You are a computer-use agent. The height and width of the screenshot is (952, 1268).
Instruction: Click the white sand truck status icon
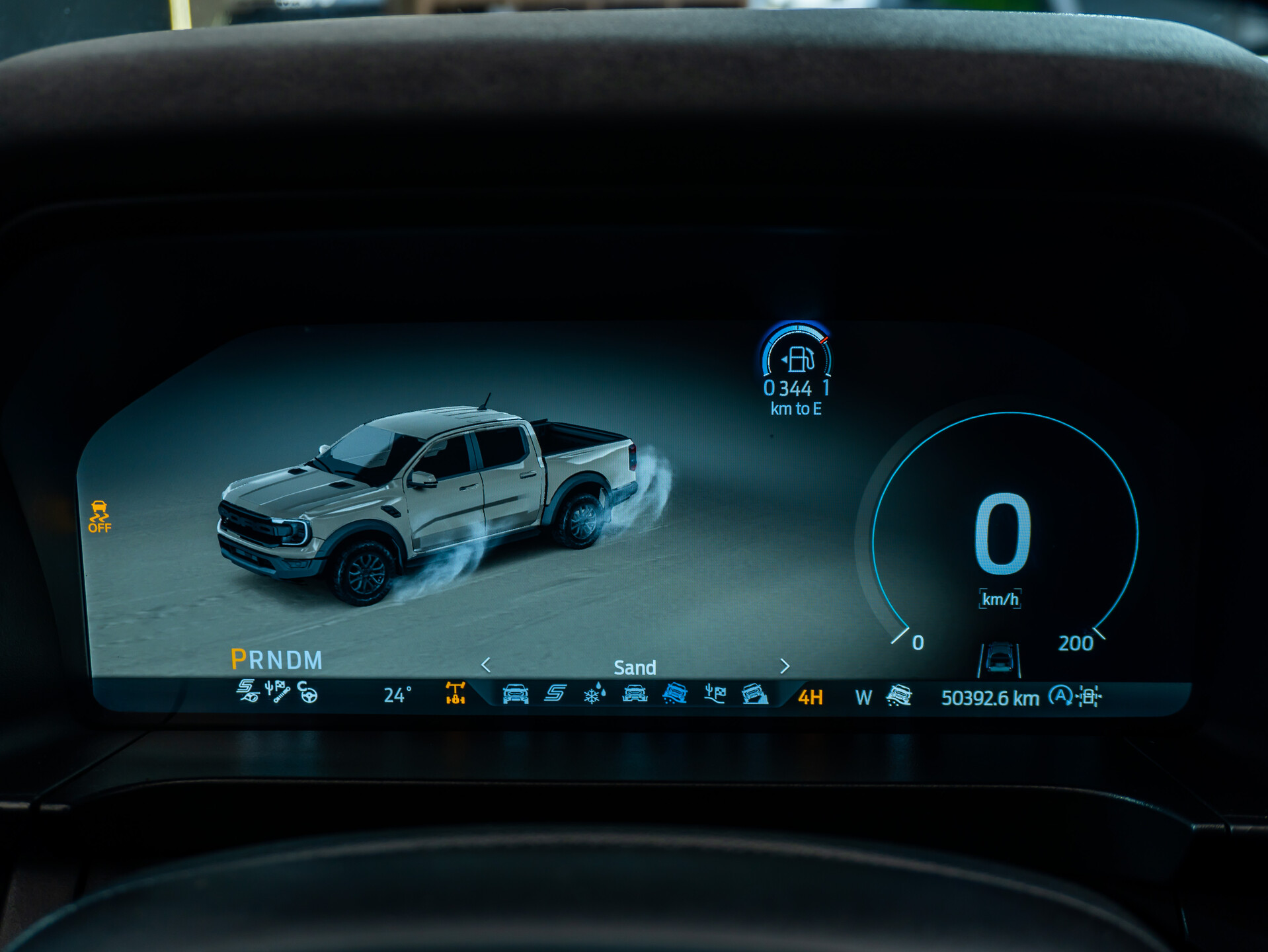[x=899, y=695]
